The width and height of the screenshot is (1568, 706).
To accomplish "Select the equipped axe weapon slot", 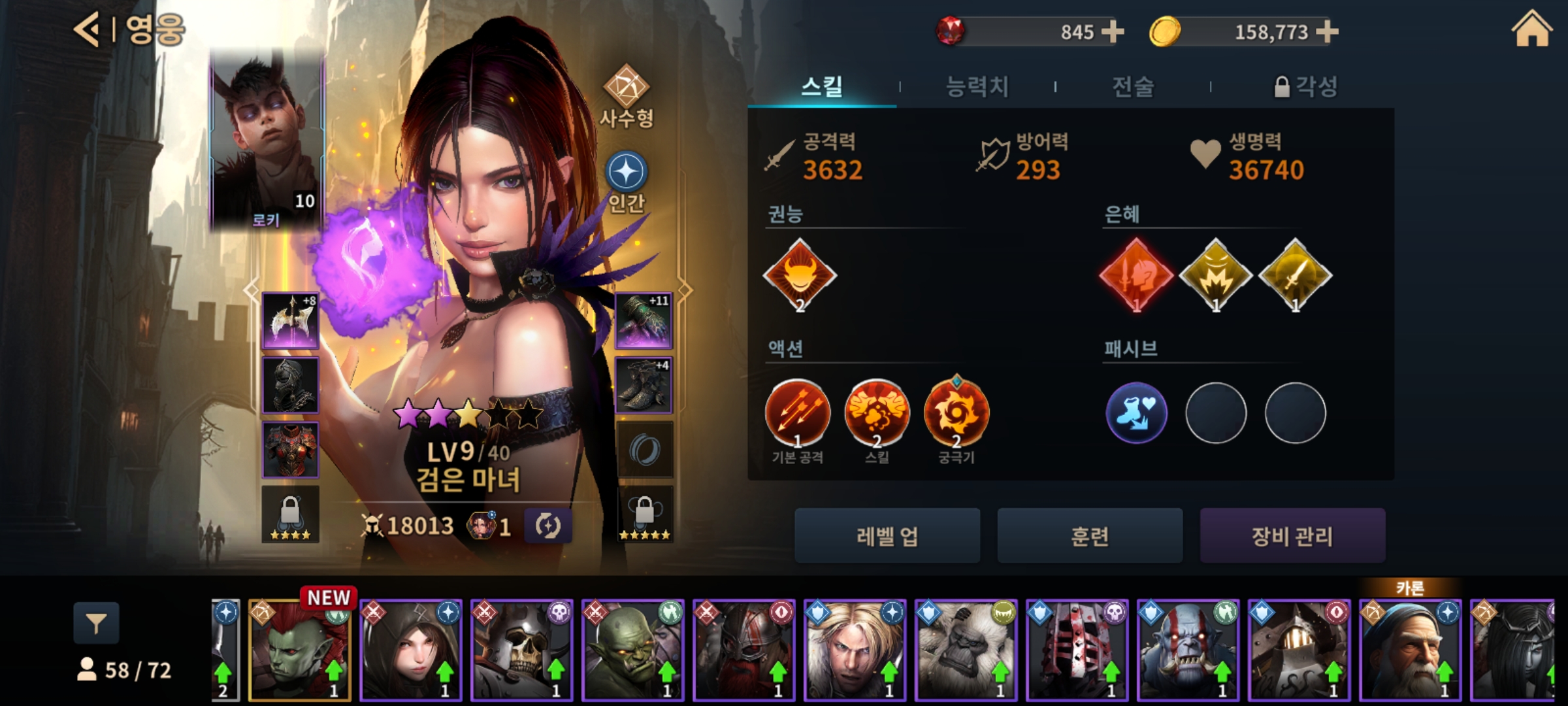I will coord(290,320).
